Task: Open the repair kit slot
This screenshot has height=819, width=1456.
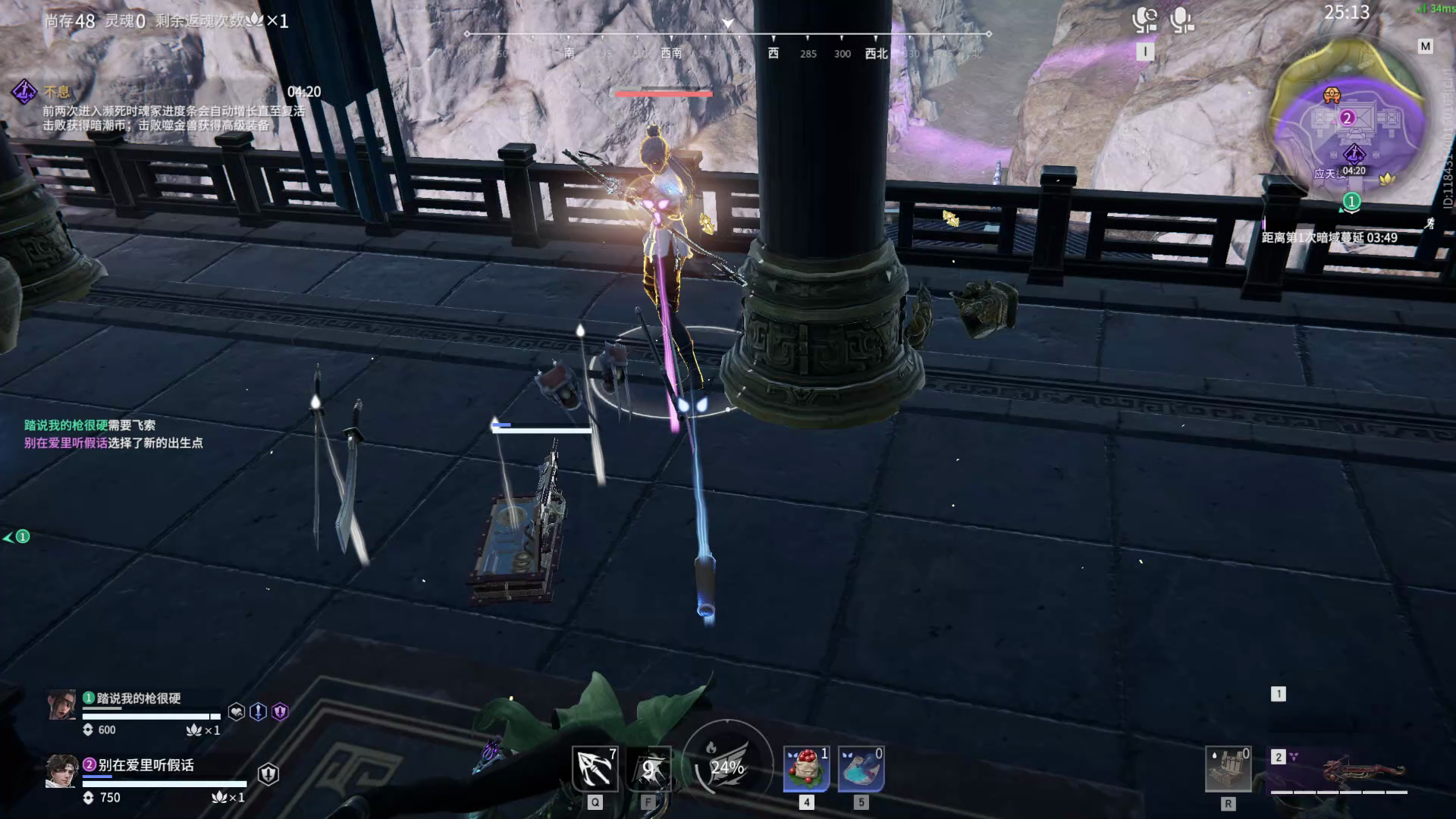Action: (x=1228, y=769)
